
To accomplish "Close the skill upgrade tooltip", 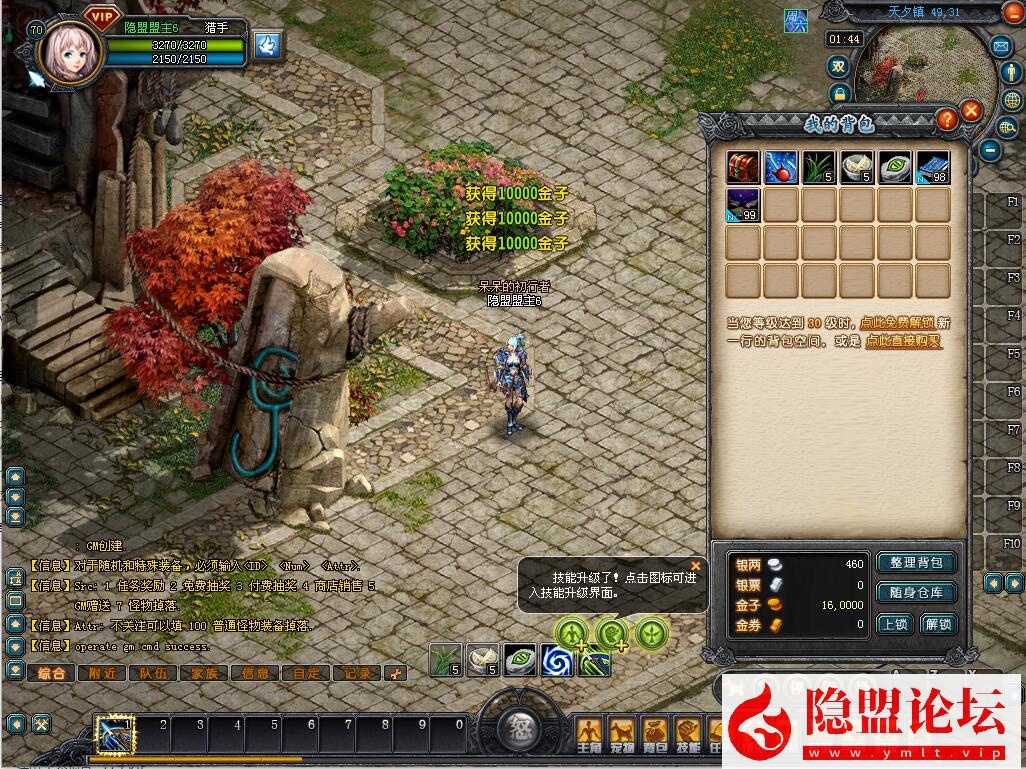I will [696, 565].
